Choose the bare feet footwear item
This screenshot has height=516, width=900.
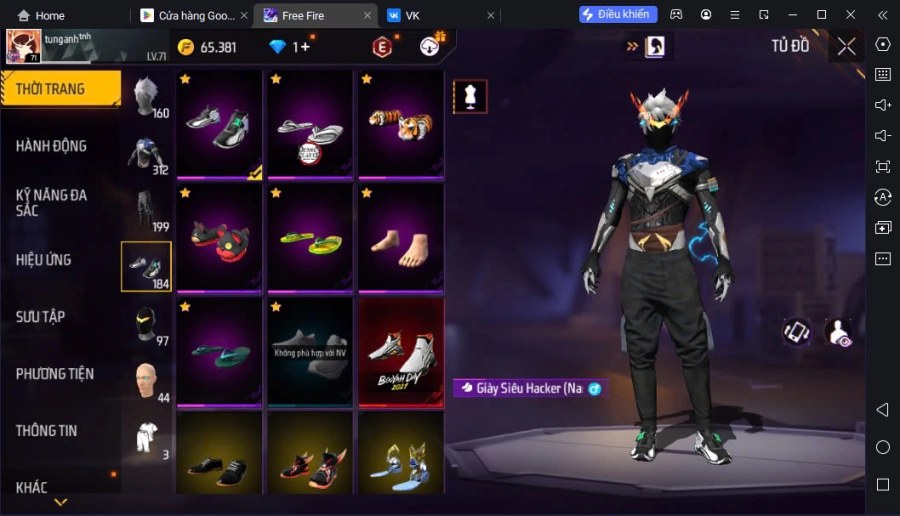tap(400, 238)
